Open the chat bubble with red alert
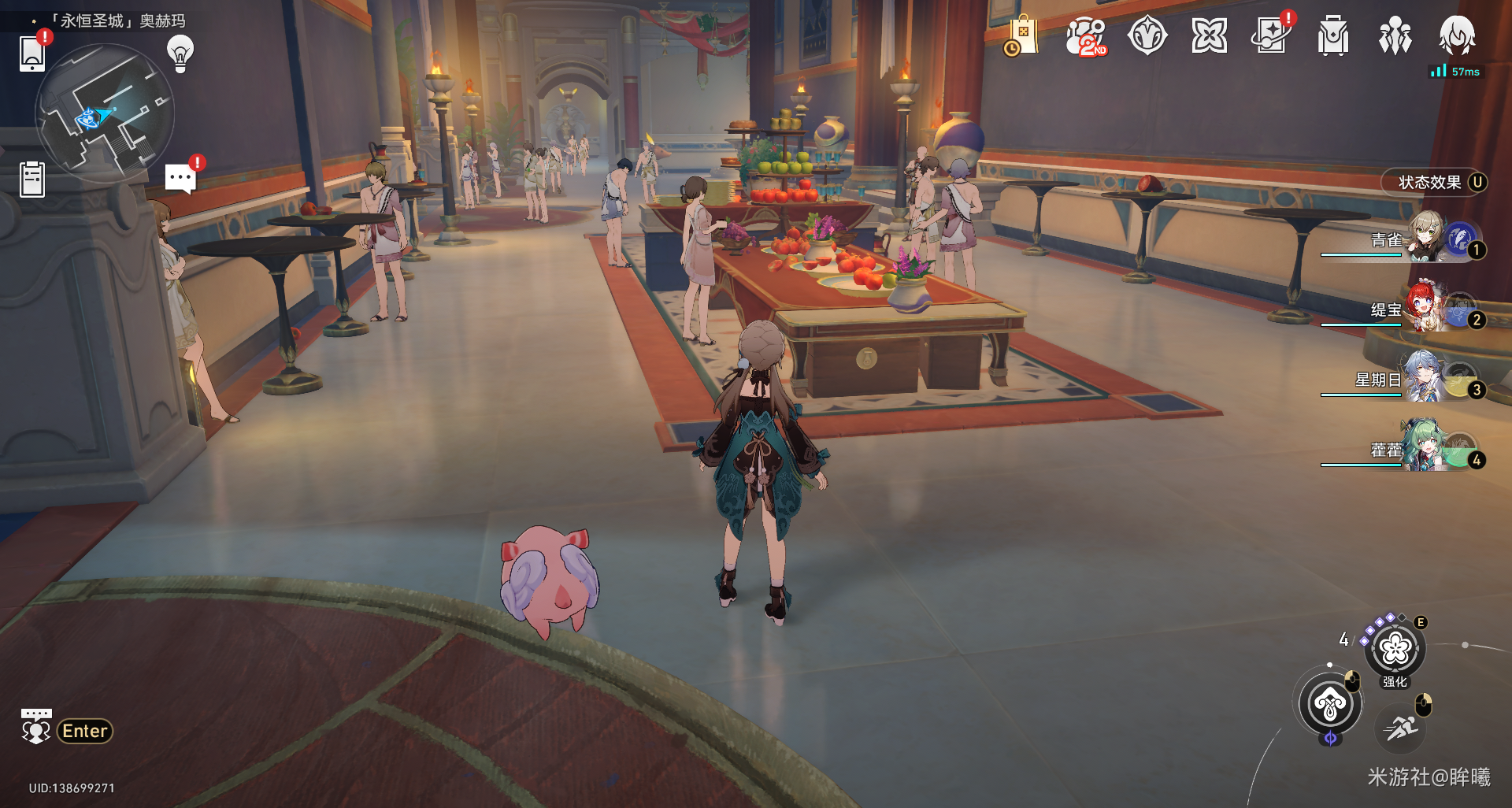The width and height of the screenshot is (1512, 808). click(180, 178)
